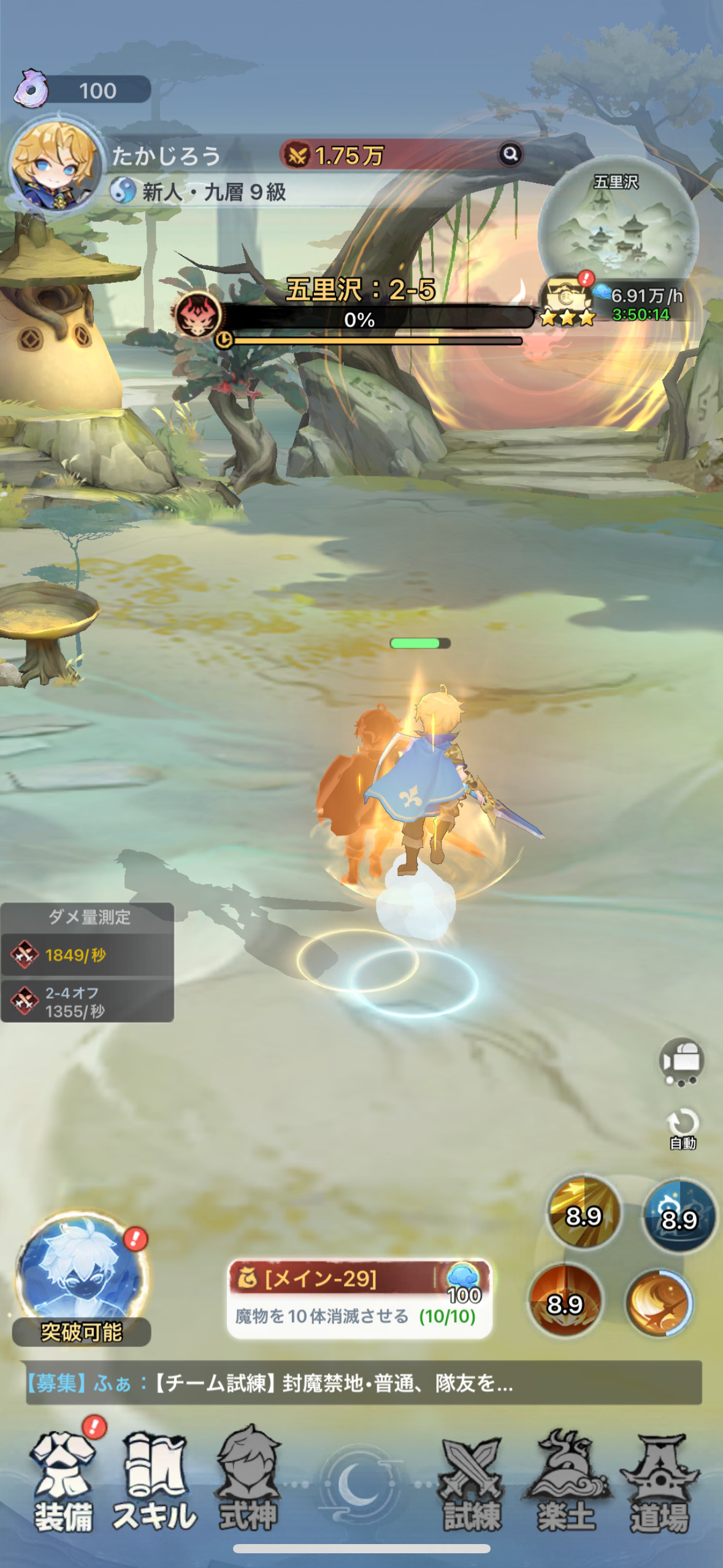
Task: Activate the golden slash skill
Action: 584,1213
